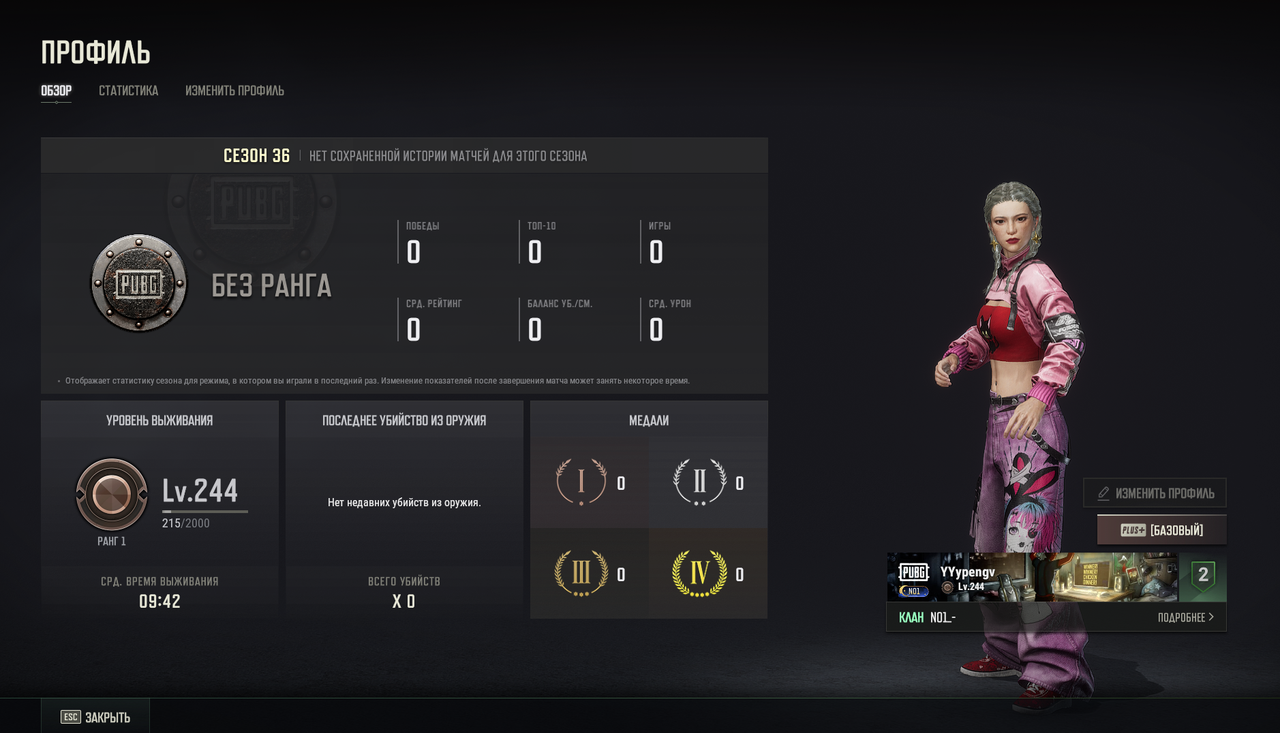
Task: Open the Изменить профиль tab
Action: tap(234, 91)
